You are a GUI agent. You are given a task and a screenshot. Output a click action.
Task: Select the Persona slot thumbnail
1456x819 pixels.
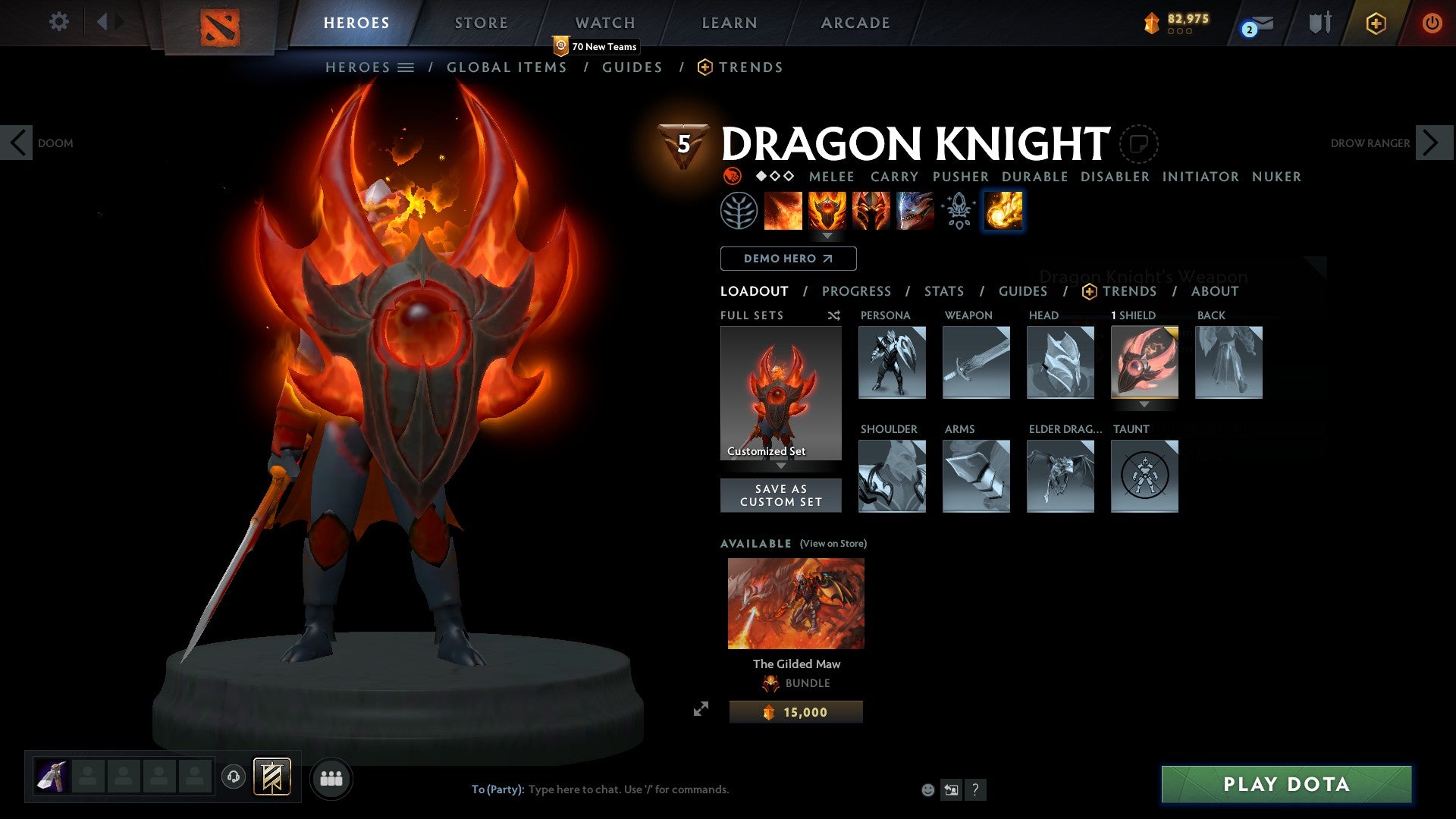click(892, 362)
